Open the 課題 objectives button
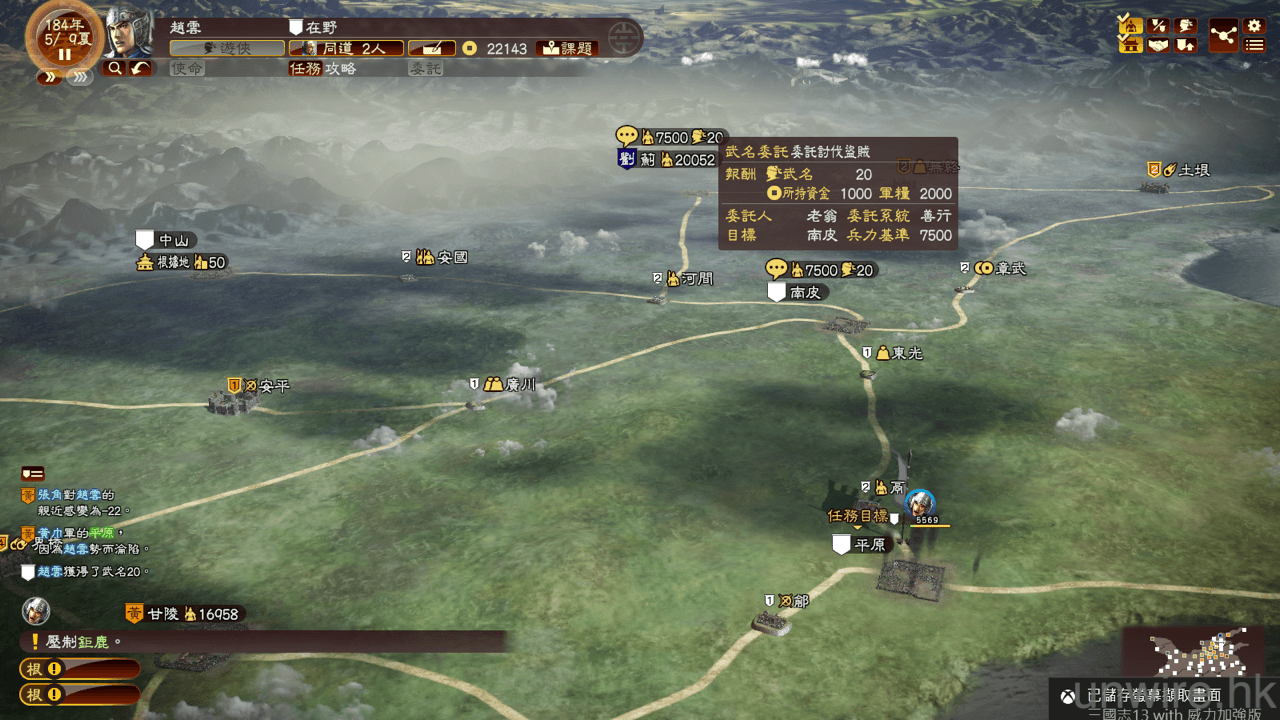Screen dimensions: 1280x720 tap(566, 48)
